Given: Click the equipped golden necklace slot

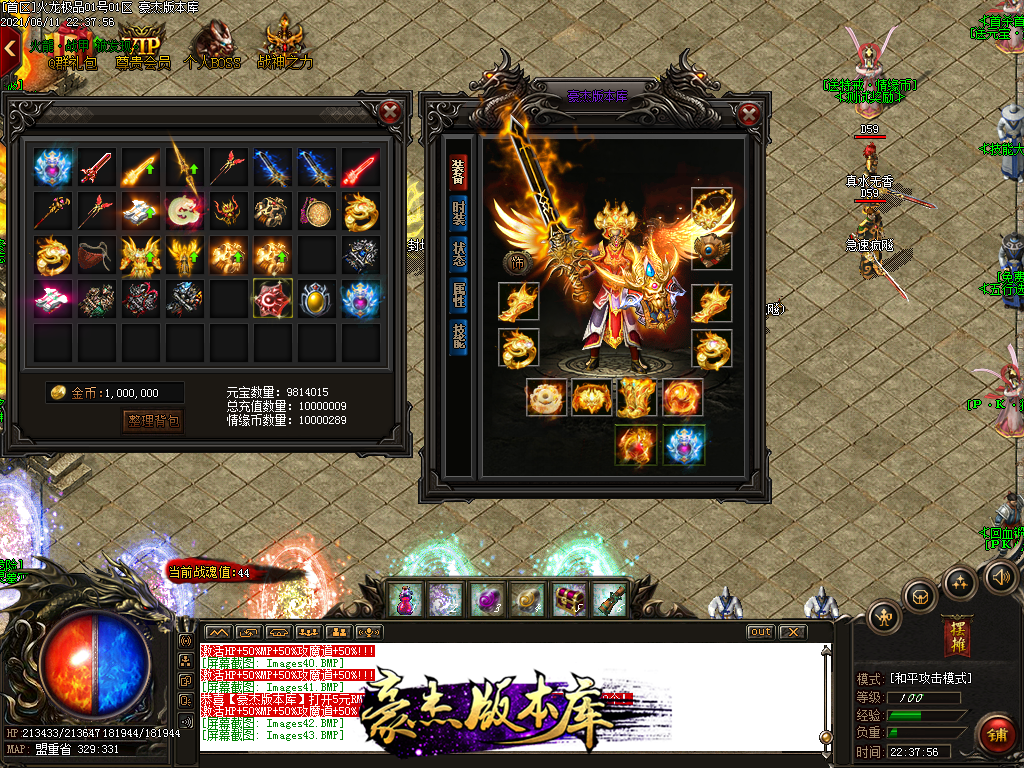Looking at the screenshot, I should pos(711,208).
